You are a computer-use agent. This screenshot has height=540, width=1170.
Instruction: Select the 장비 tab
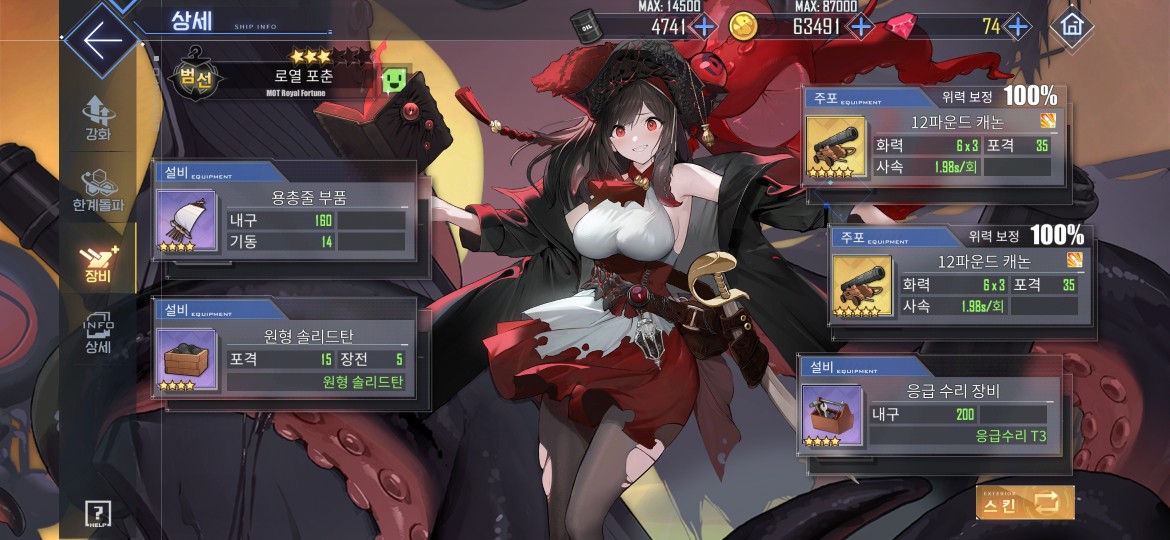tap(98, 262)
